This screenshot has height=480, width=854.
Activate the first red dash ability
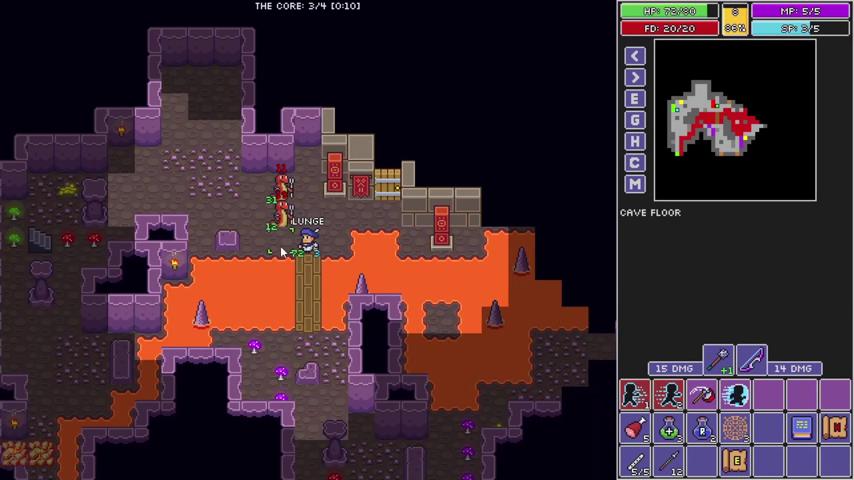coord(635,395)
